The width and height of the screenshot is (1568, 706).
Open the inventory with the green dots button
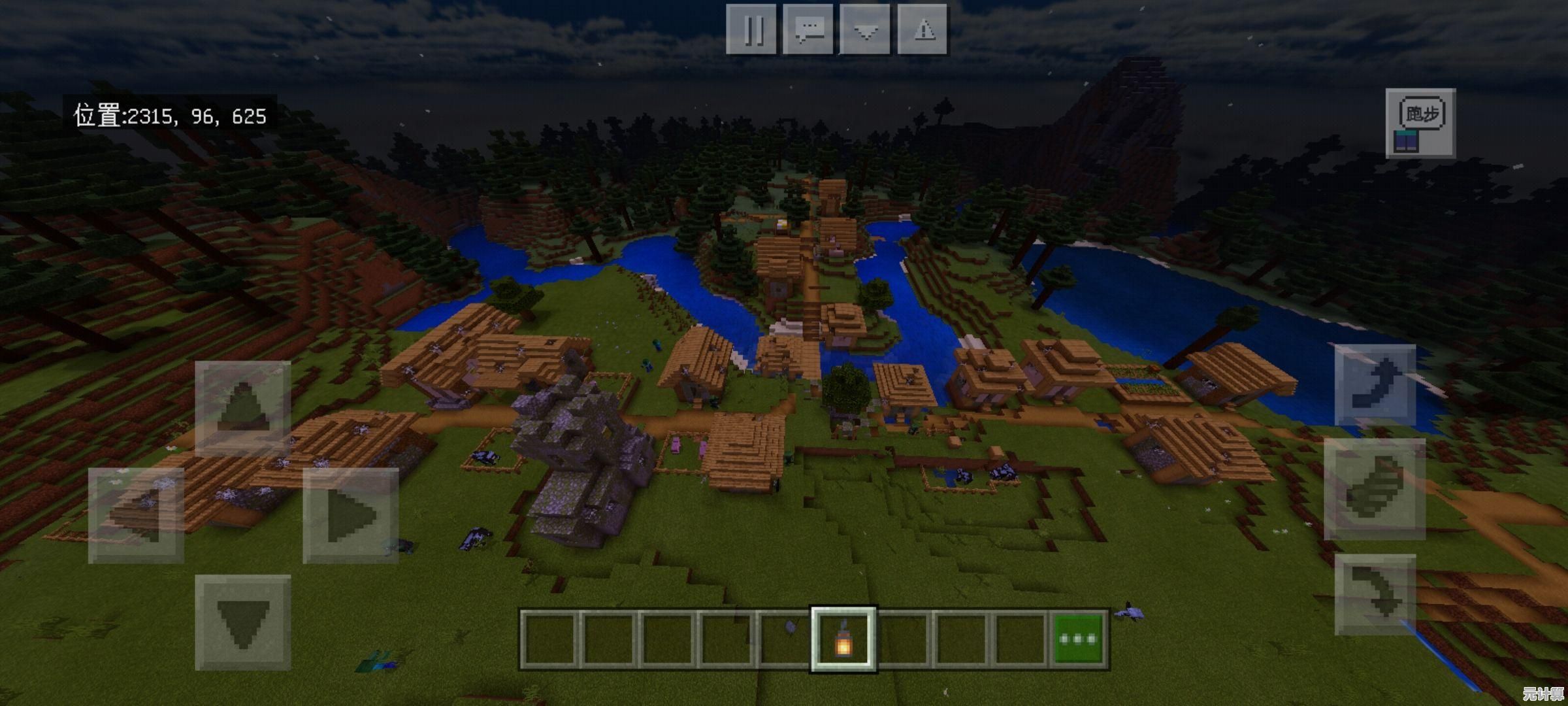point(1078,639)
